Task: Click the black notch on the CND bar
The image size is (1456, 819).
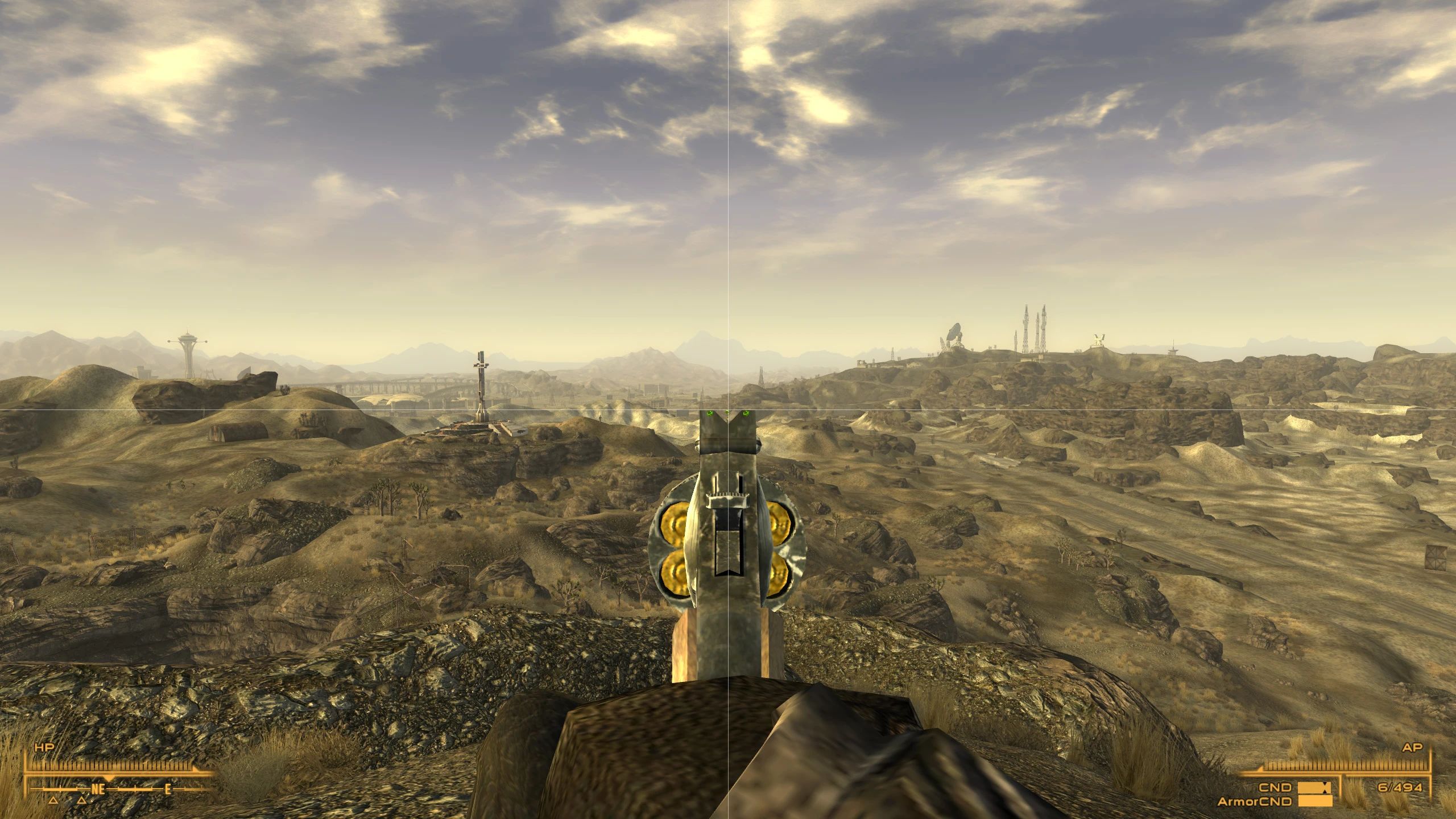Action: 1325,789
